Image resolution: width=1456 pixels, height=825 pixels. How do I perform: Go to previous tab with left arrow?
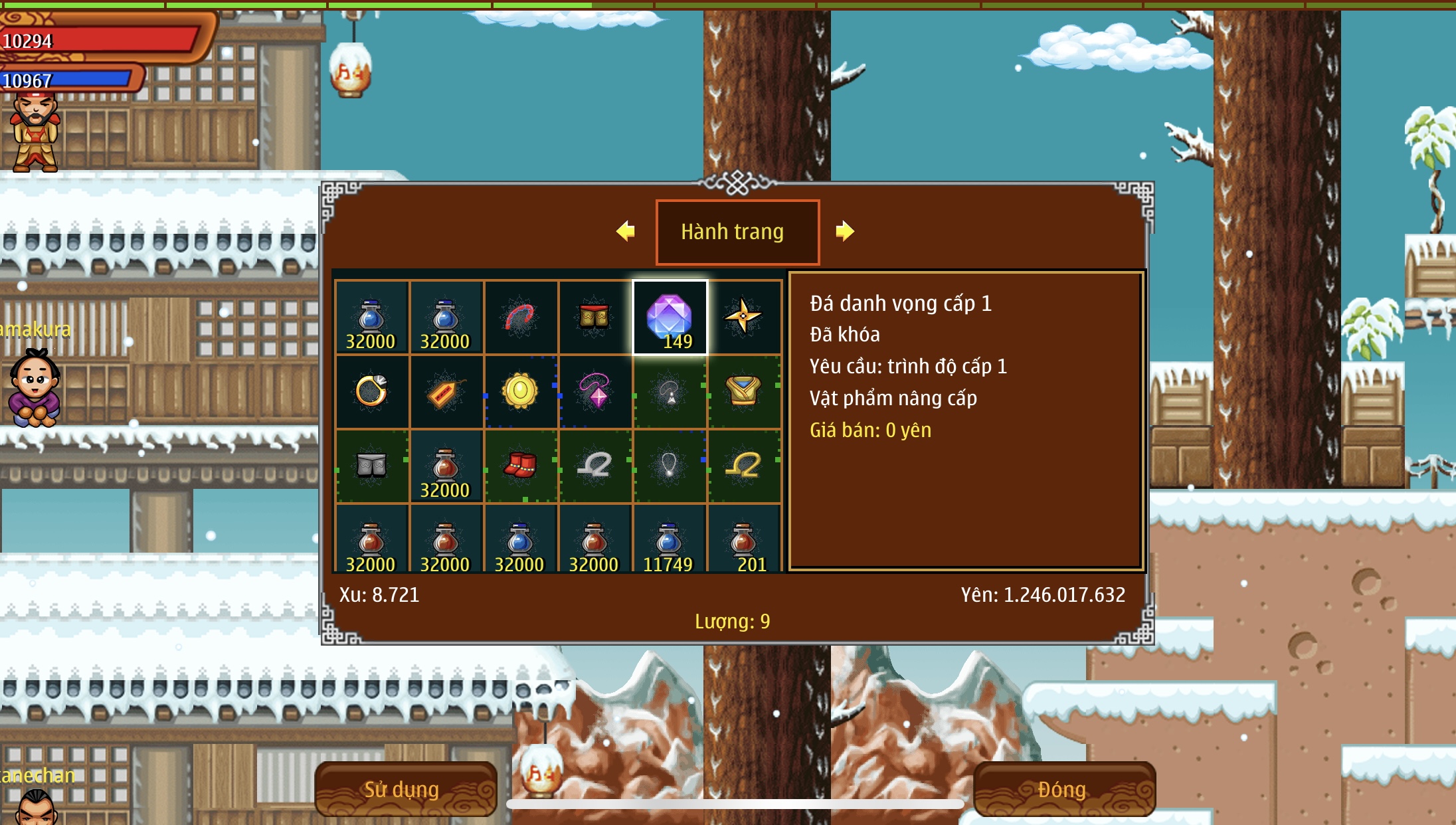click(x=625, y=231)
